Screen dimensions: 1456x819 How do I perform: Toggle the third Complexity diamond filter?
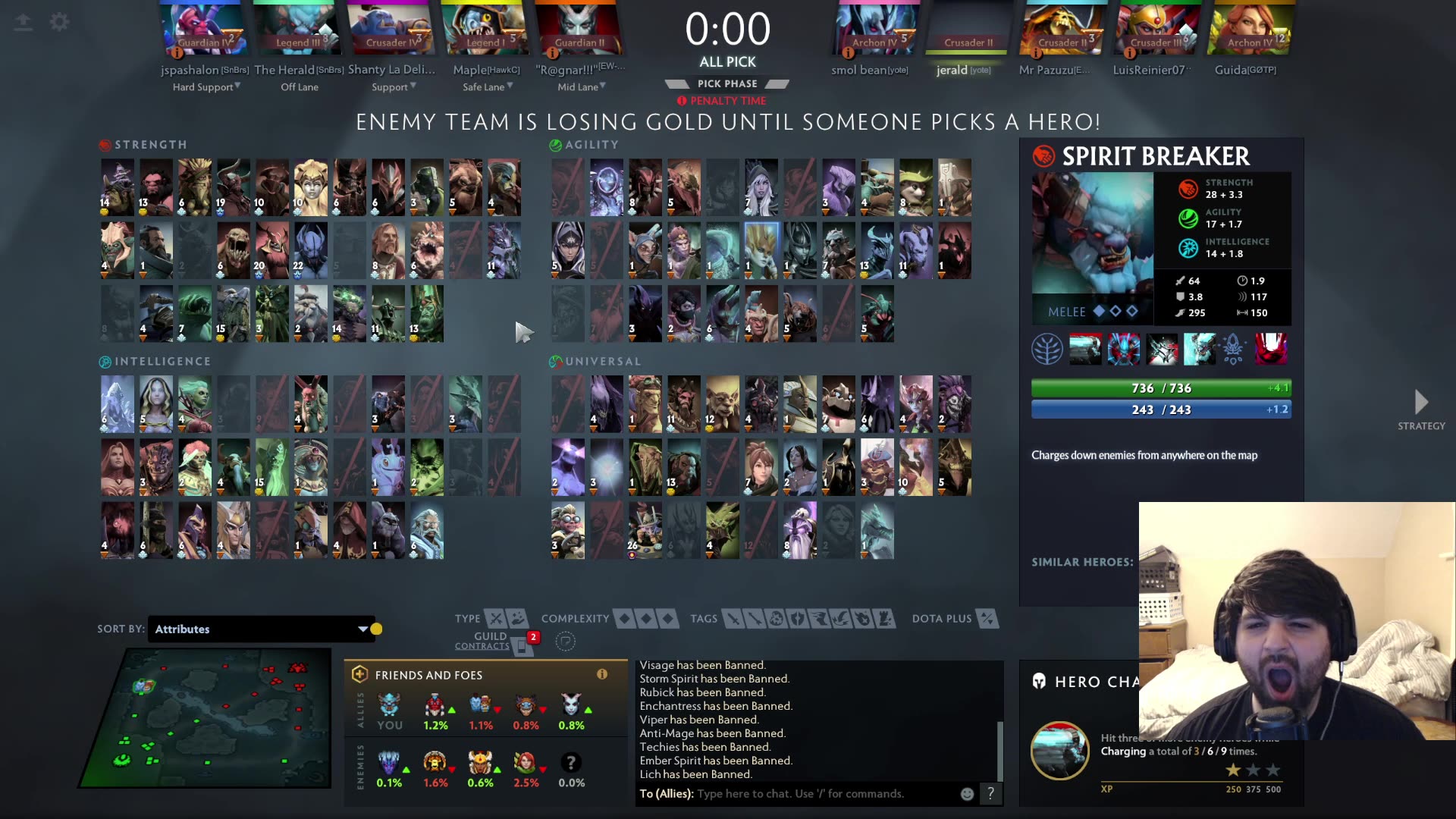click(x=665, y=618)
